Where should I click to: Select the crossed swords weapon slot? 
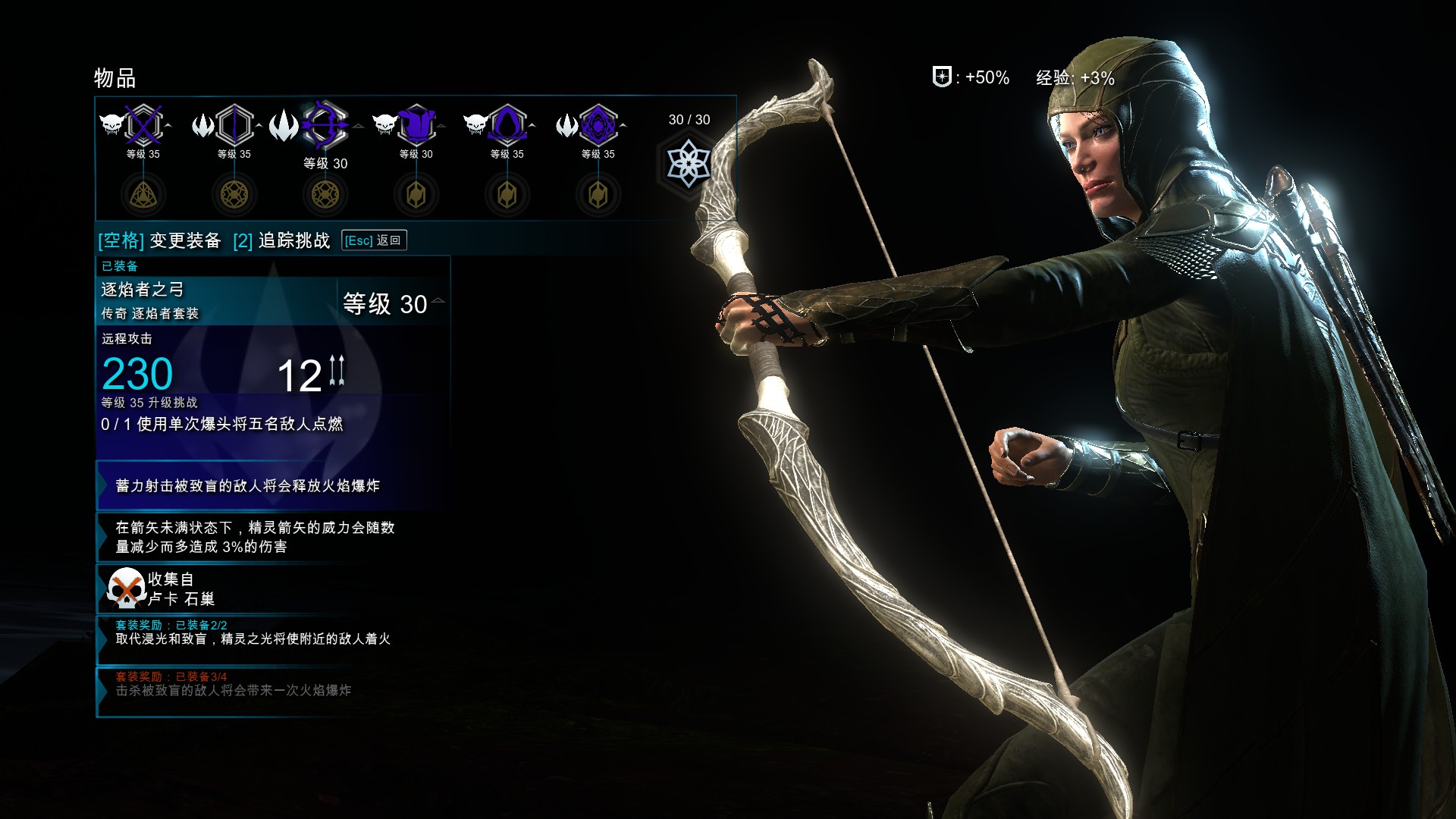coord(143,125)
